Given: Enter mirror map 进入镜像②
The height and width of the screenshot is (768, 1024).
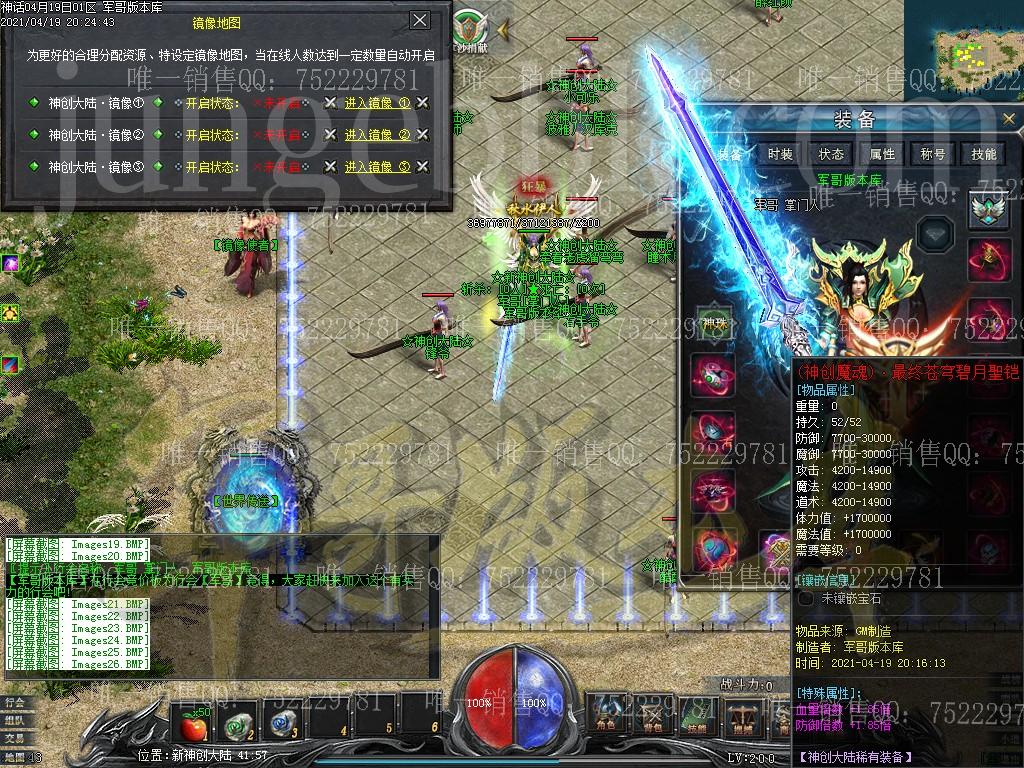Looking at the screenshot, I should click(377, 135).
